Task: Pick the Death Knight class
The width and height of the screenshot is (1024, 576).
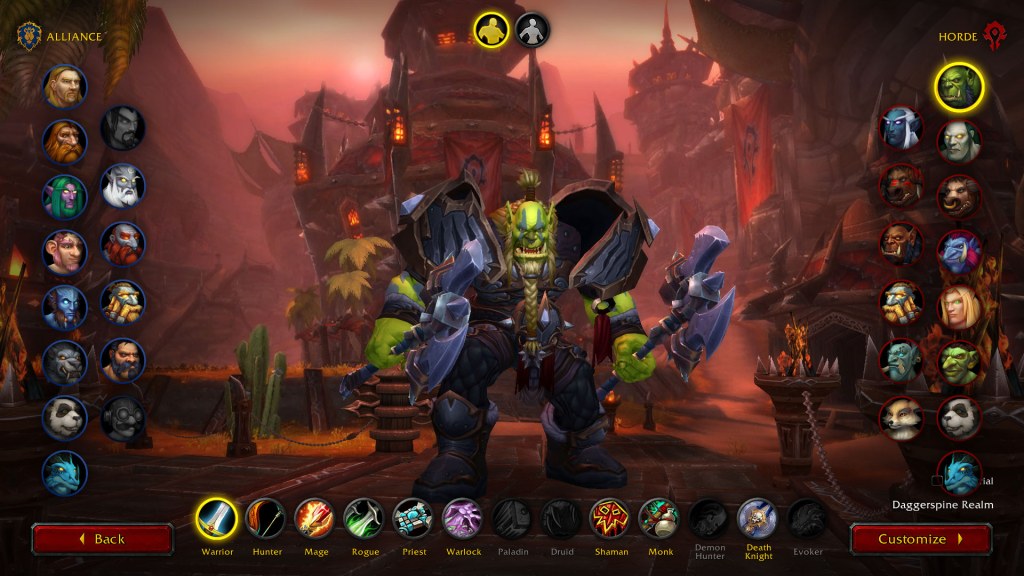Action: coord(758,519)
